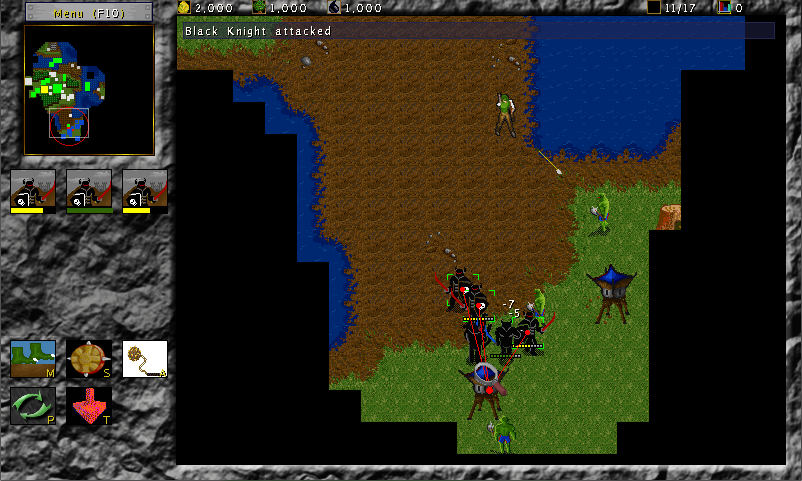Choose the Stand Ground red arrow icon
Image resolution: width=802 pixels, height=481 pixels.
click(x=89, y=406)
